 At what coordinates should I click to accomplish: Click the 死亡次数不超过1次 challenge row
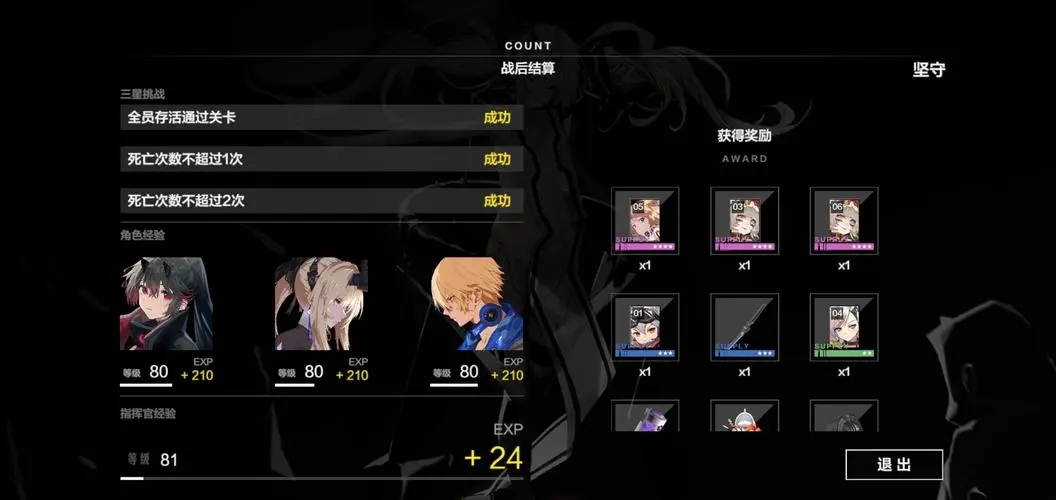pyautogui.click(x=320, y=159)
